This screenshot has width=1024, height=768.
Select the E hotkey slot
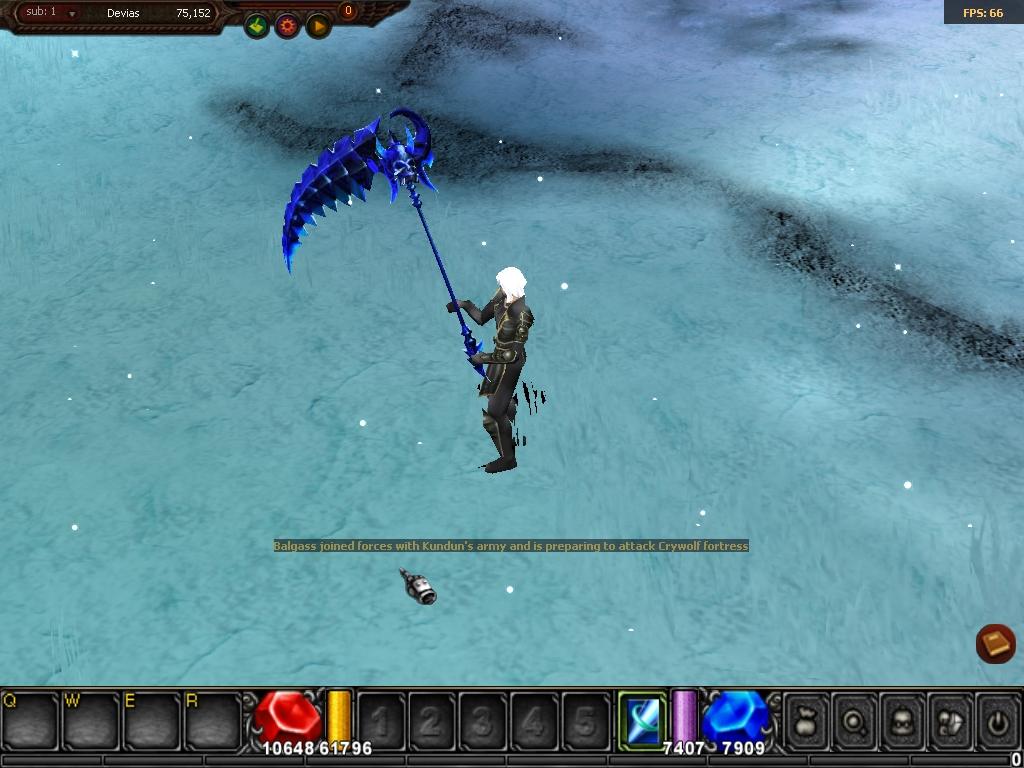click(x=152, y=720)
